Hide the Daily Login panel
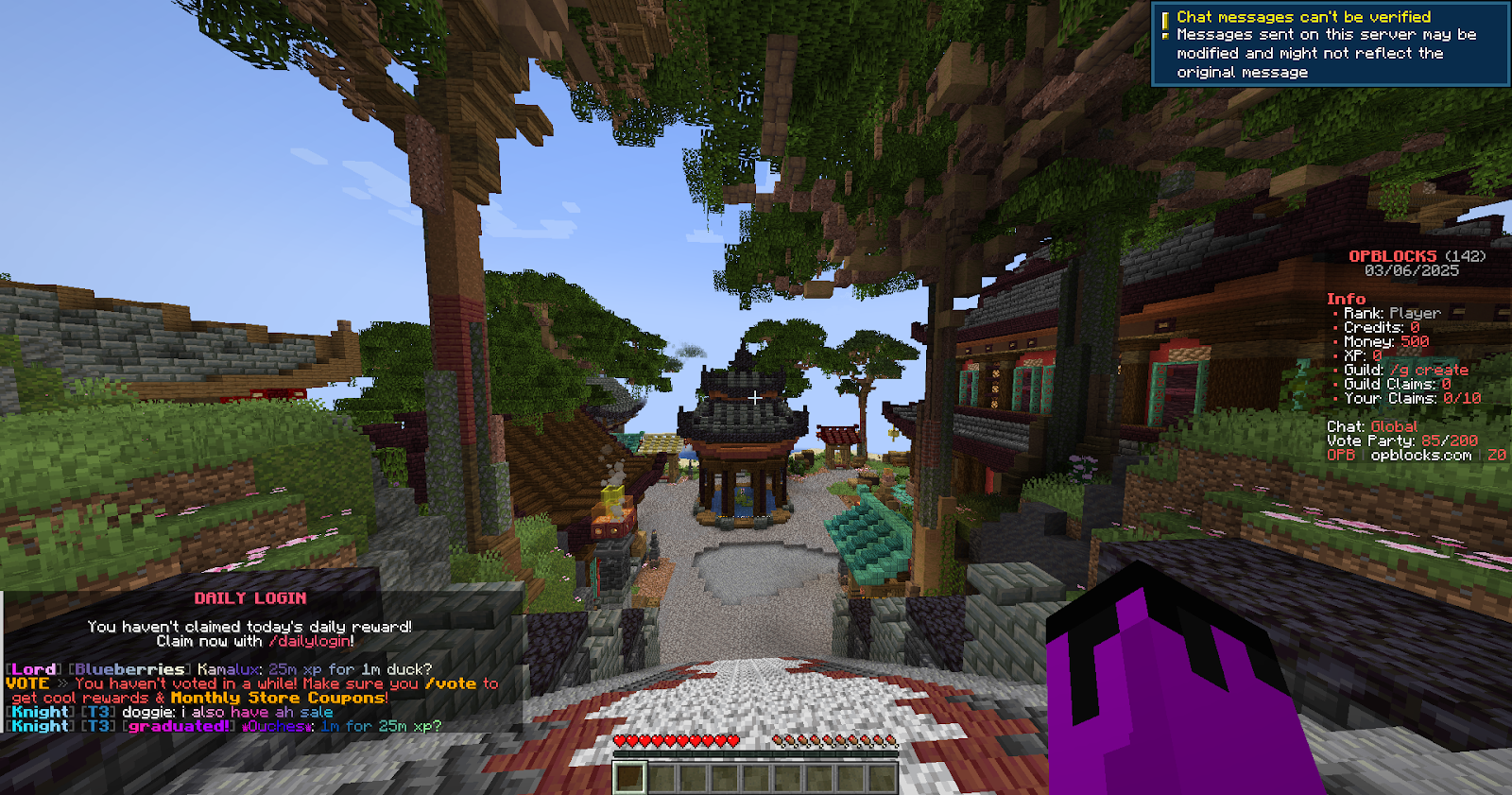 [x=250, y=596]
